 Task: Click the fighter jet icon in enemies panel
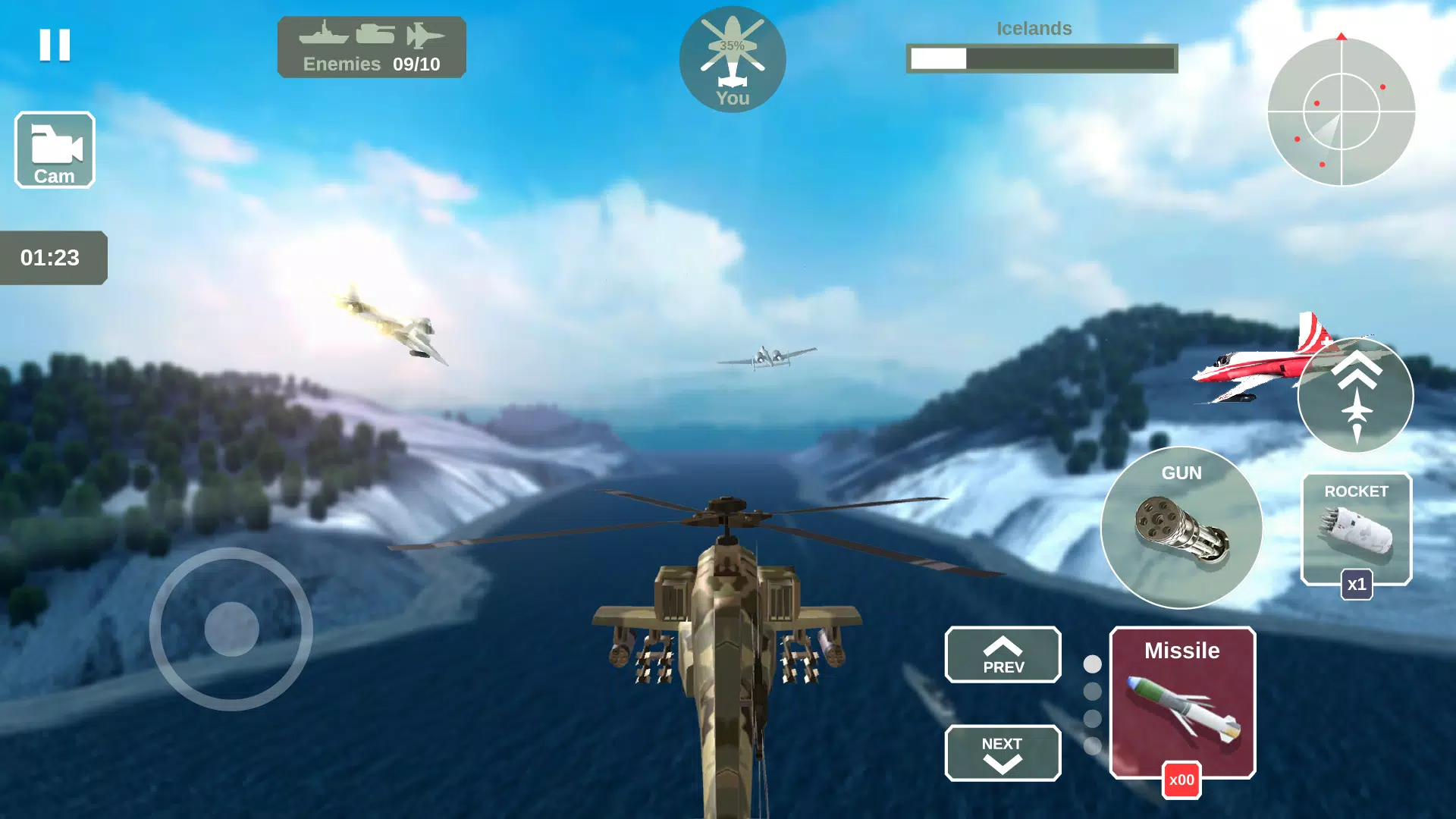(427, 33)
